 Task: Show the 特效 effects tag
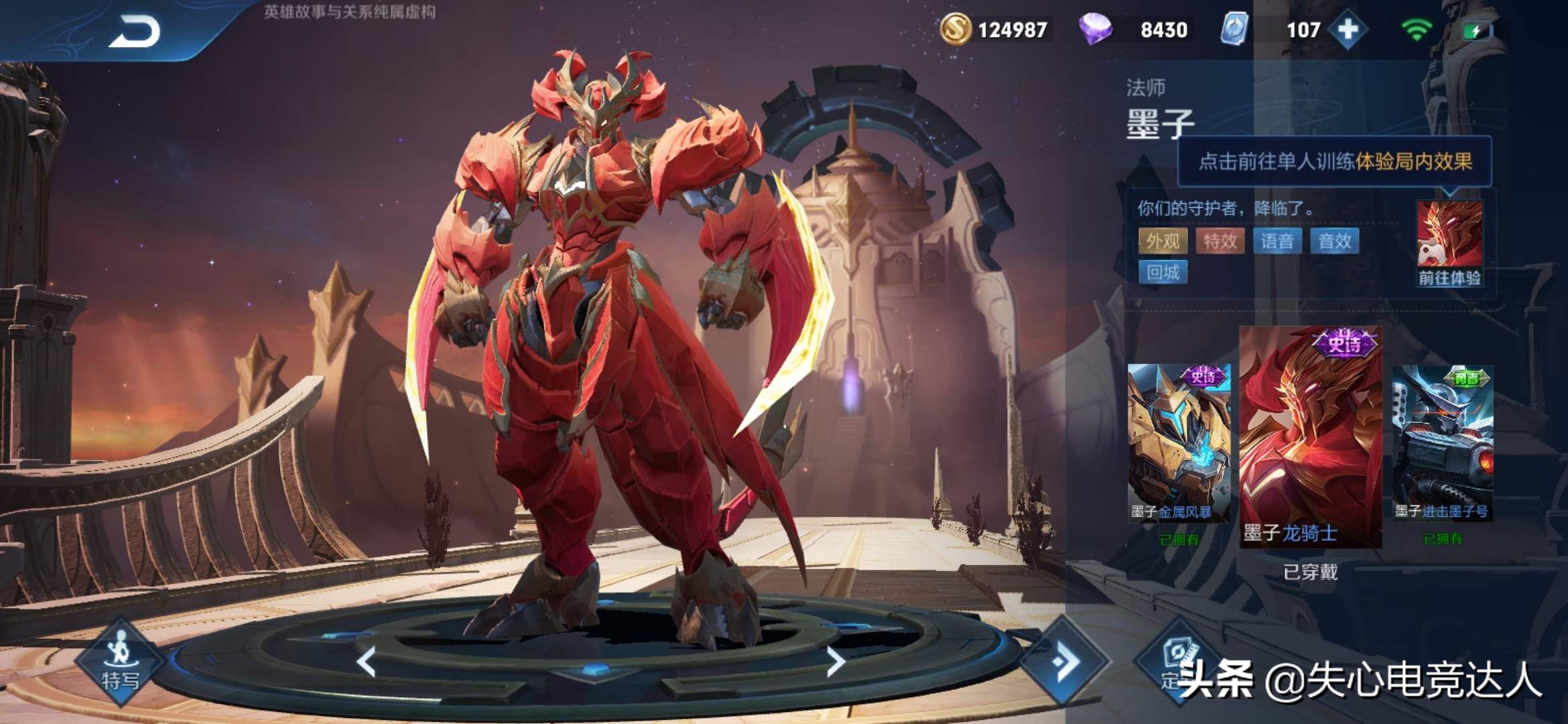(x=1220, y=241)
